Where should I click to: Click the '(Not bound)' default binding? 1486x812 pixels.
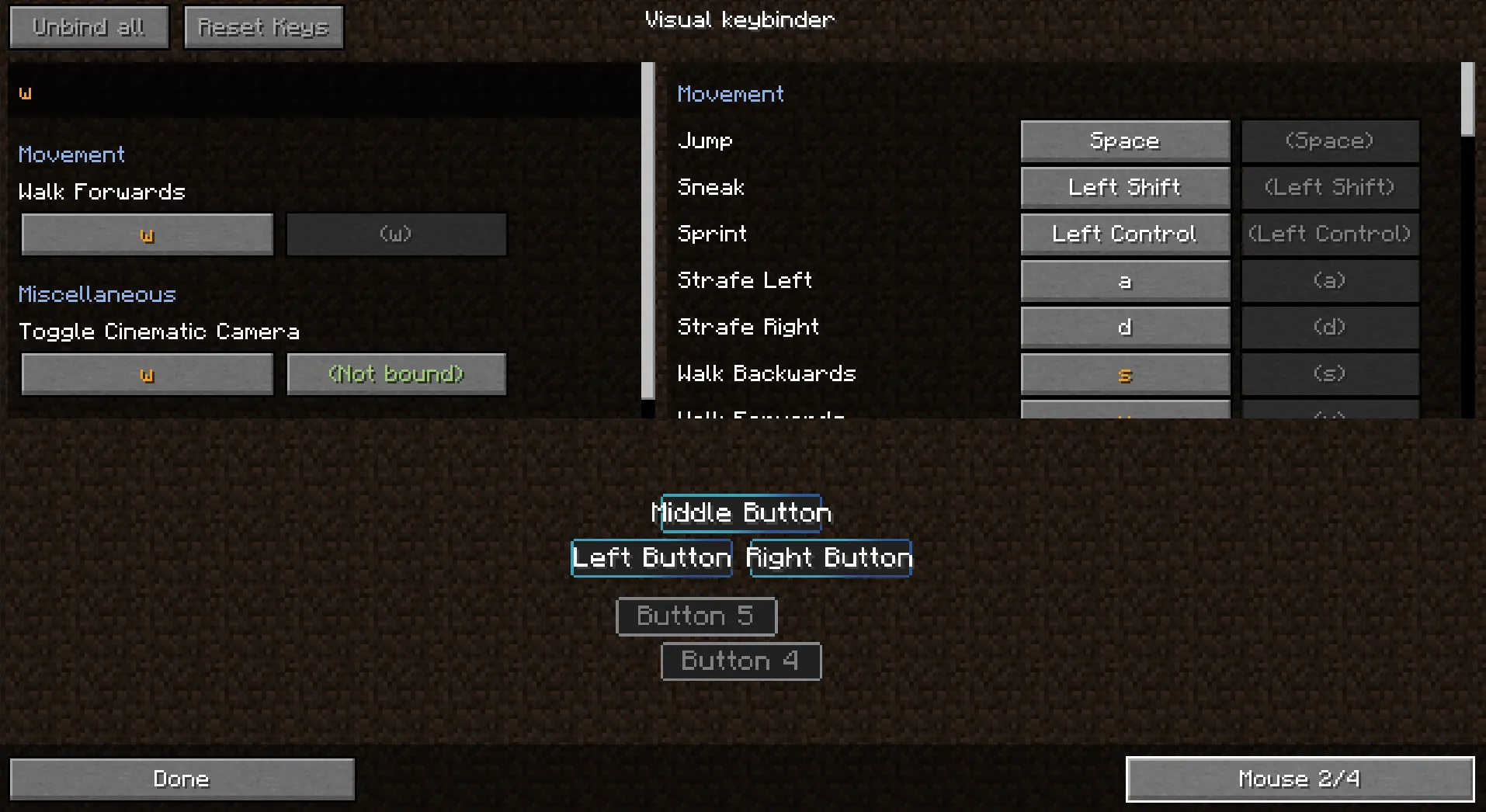pos(396,373)
